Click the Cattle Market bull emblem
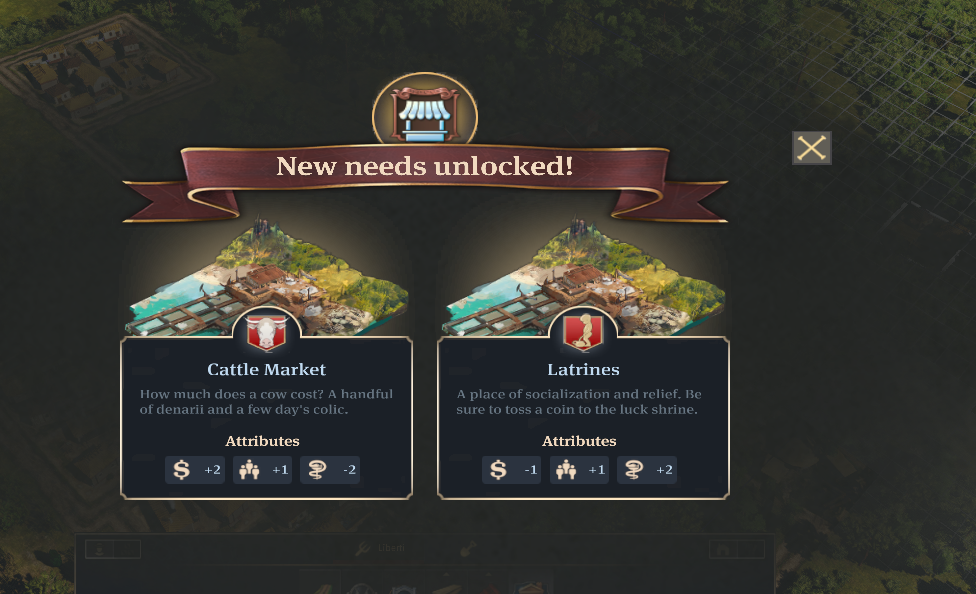Screen dimensions: 976x594 click(x=266, y=331)
